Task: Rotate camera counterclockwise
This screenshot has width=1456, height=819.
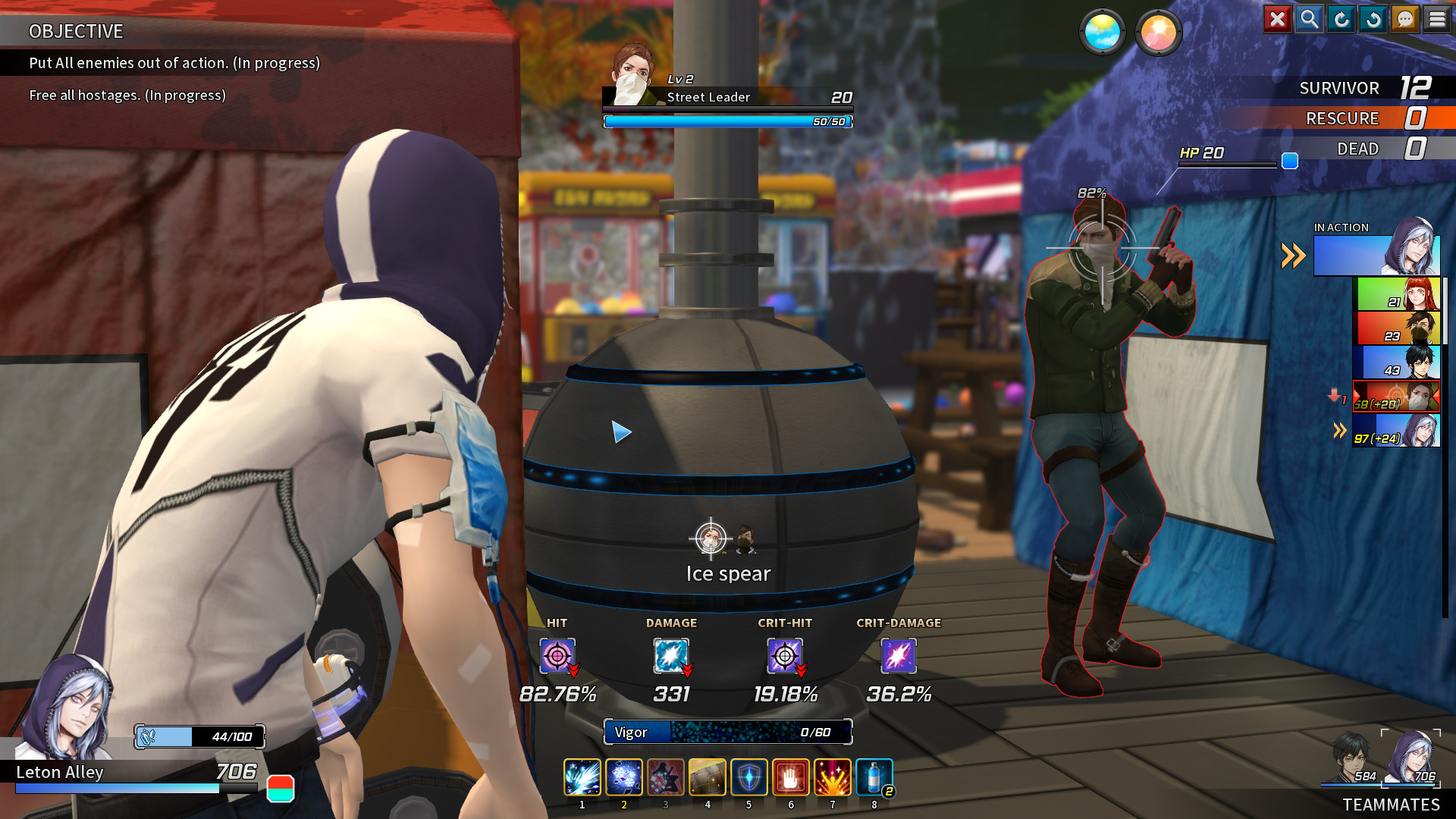Action: [1373, 19]
